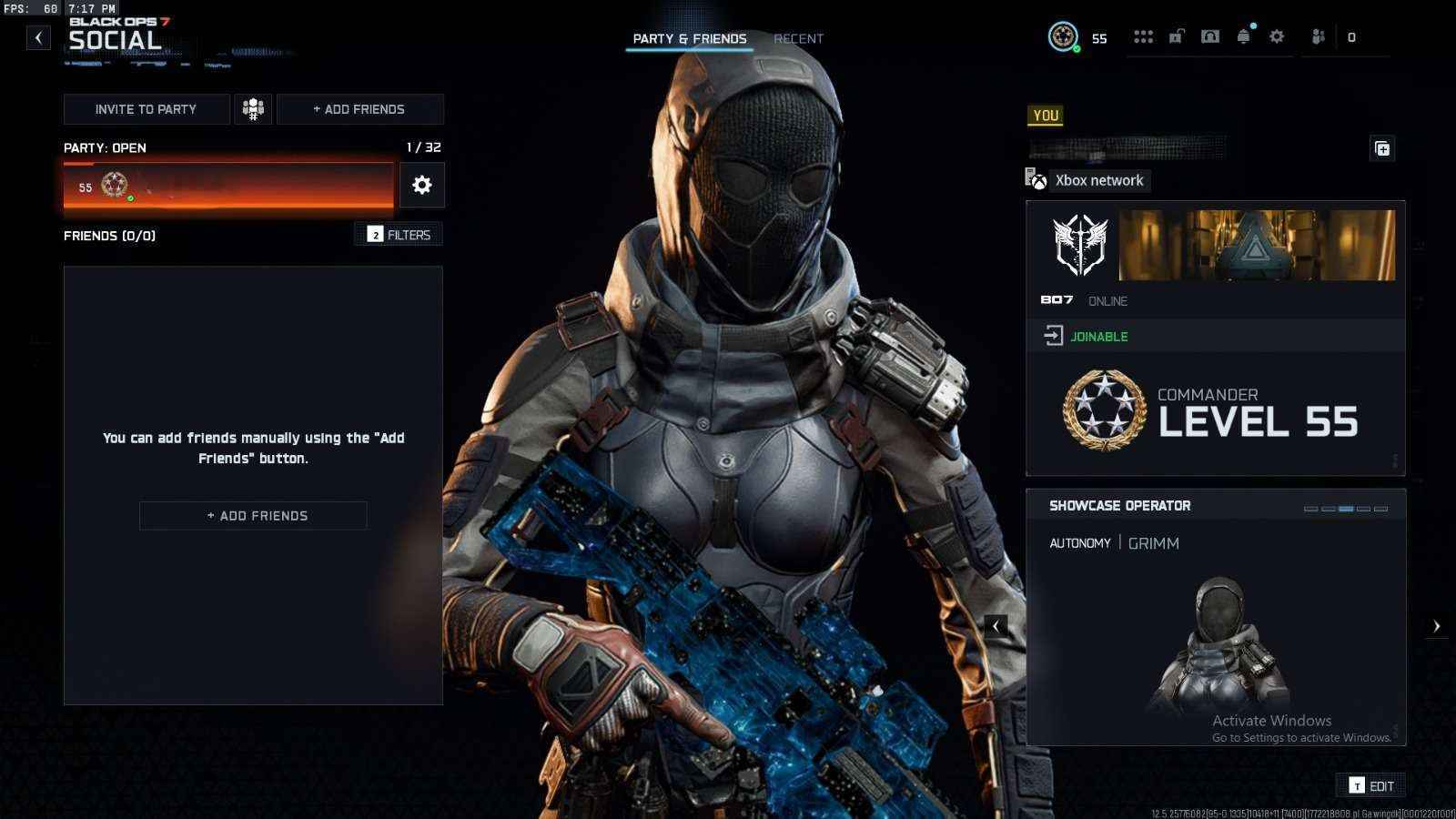
Task: Open the Filters panel for friends
Action: tap(399, 234)
